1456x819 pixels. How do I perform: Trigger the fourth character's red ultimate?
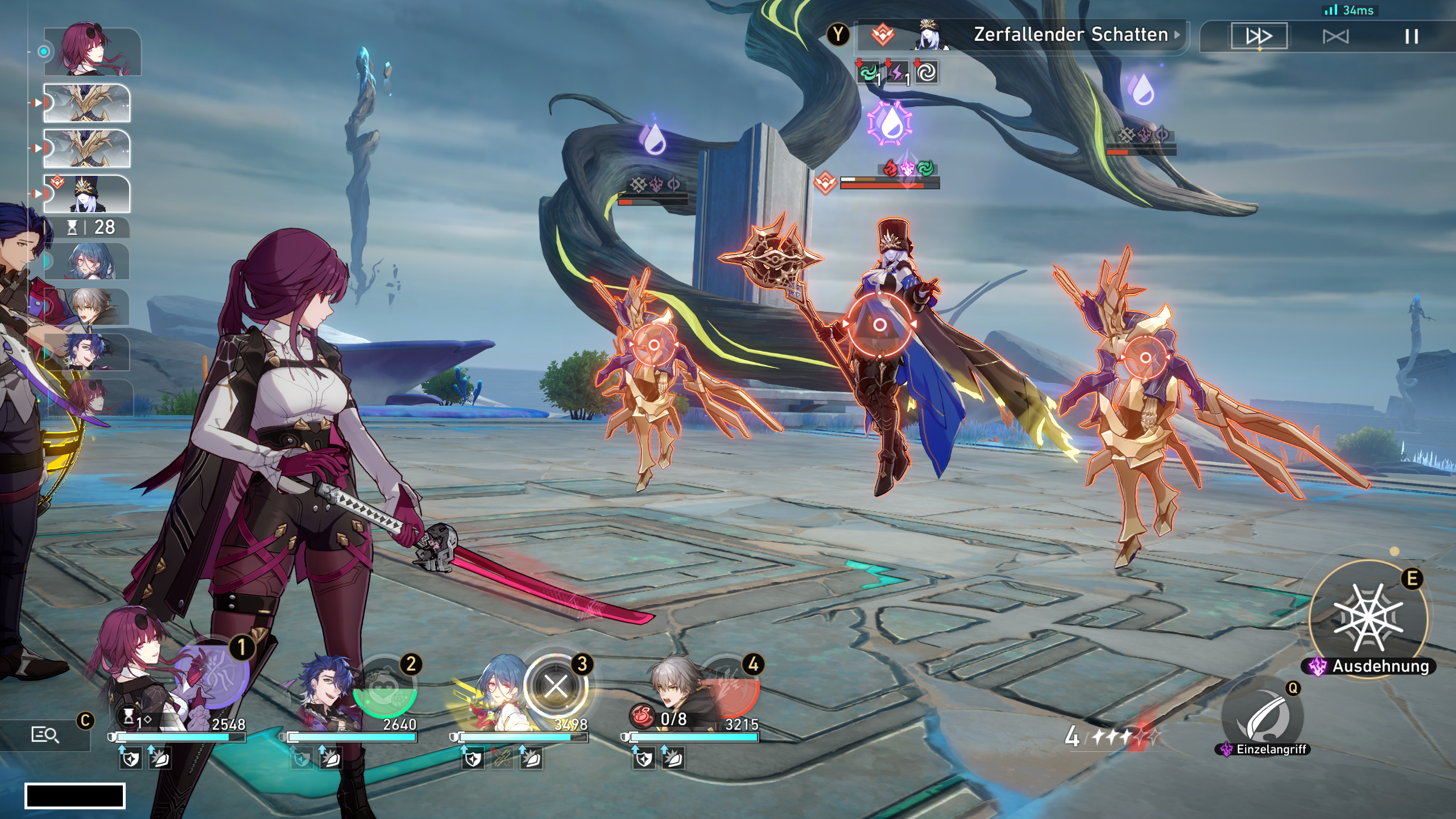pyautogui.click(x=729, y=689)
